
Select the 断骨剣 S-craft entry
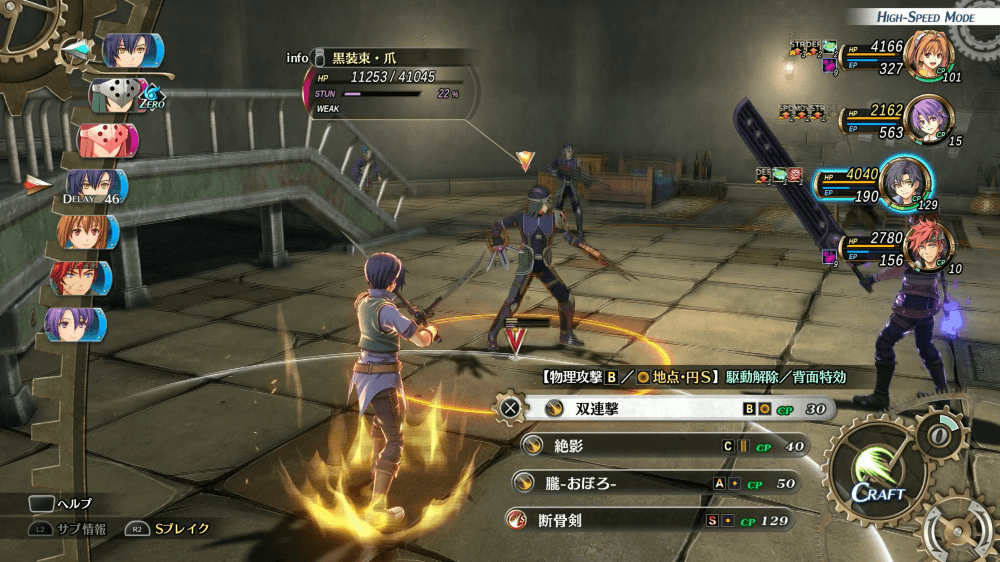[650, 520]
